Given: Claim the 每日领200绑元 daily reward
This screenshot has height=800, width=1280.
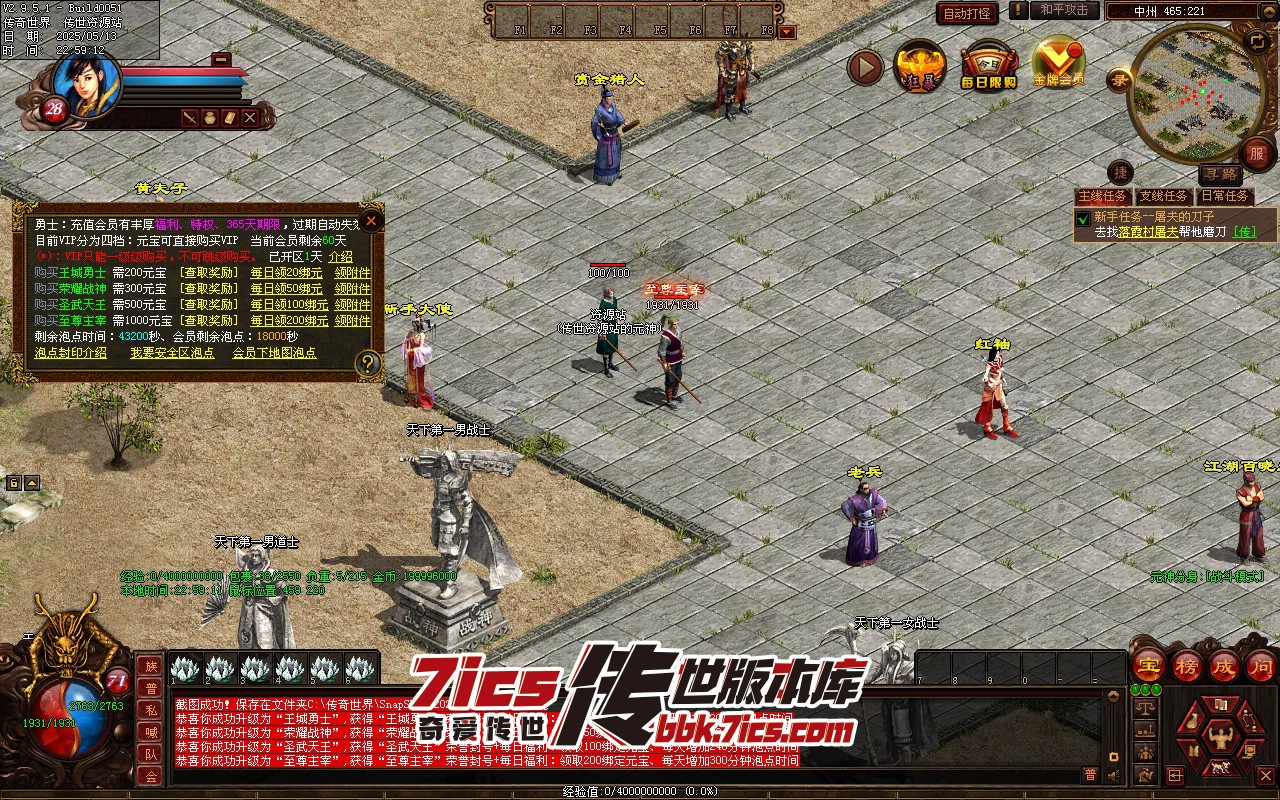Looking at the screenshot, I should click(288, 320).
